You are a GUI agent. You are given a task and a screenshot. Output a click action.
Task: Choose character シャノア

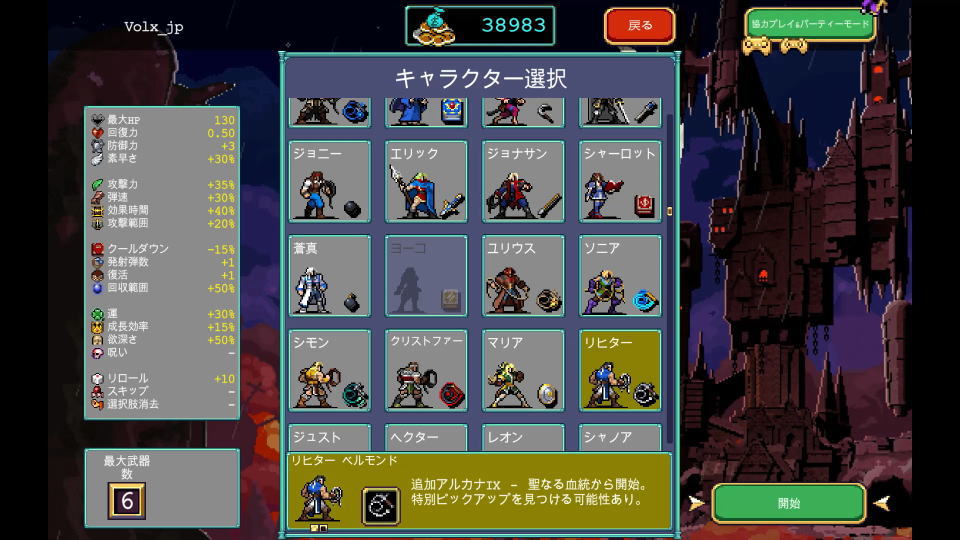coord(619,438)
